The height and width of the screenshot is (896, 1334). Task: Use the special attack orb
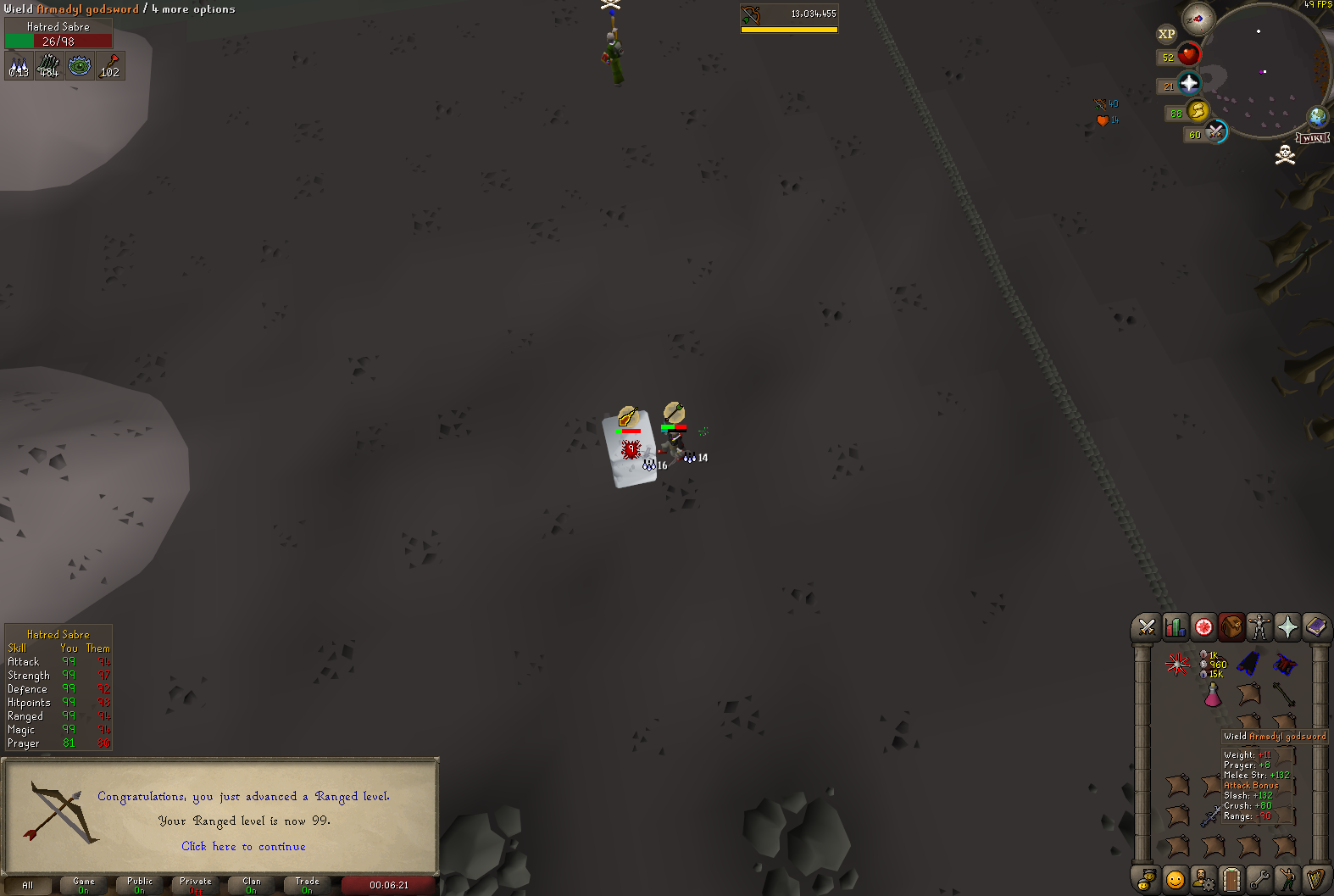point(1216,132)
